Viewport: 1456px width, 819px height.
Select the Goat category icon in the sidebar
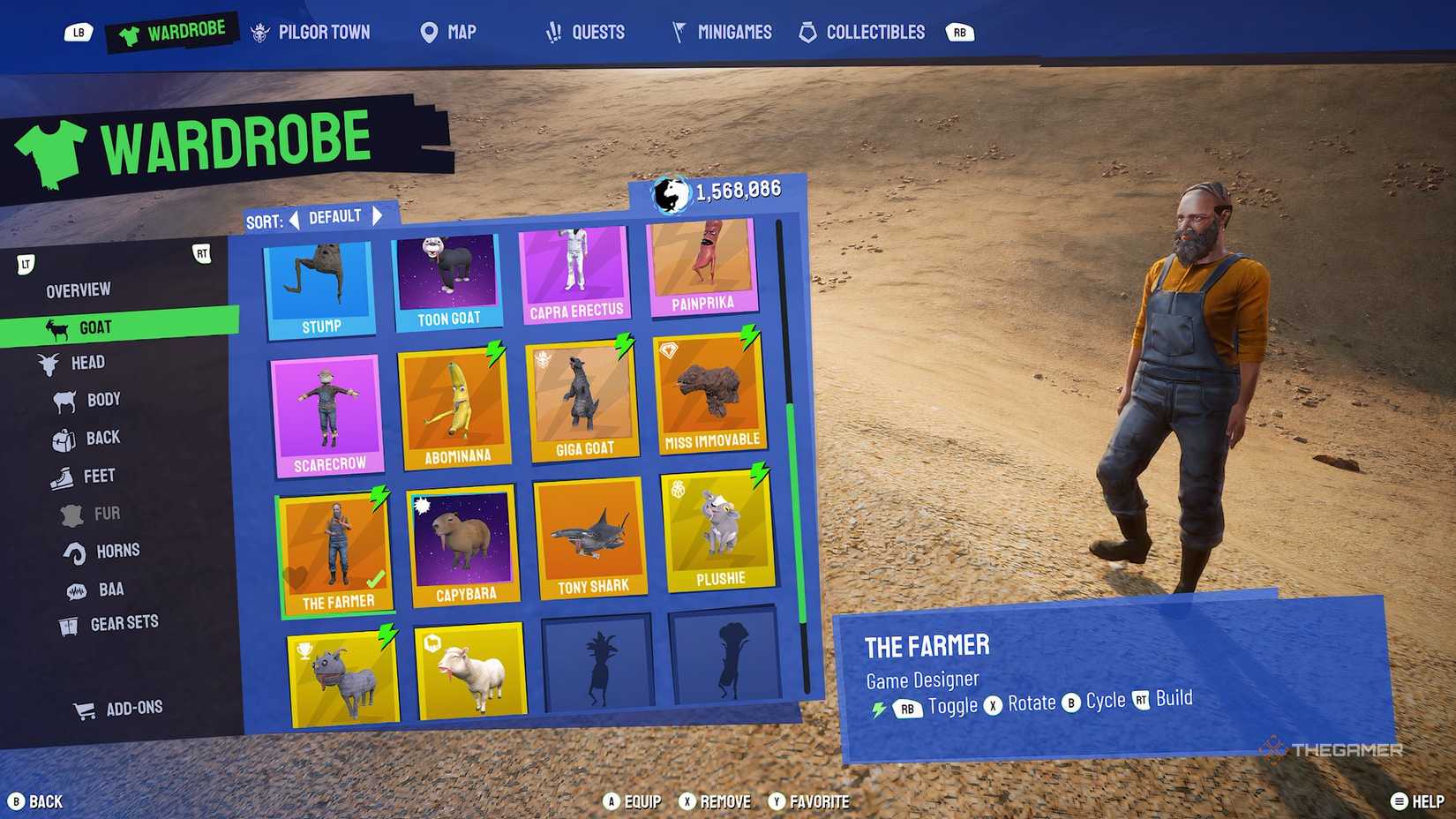click(58, 327)
